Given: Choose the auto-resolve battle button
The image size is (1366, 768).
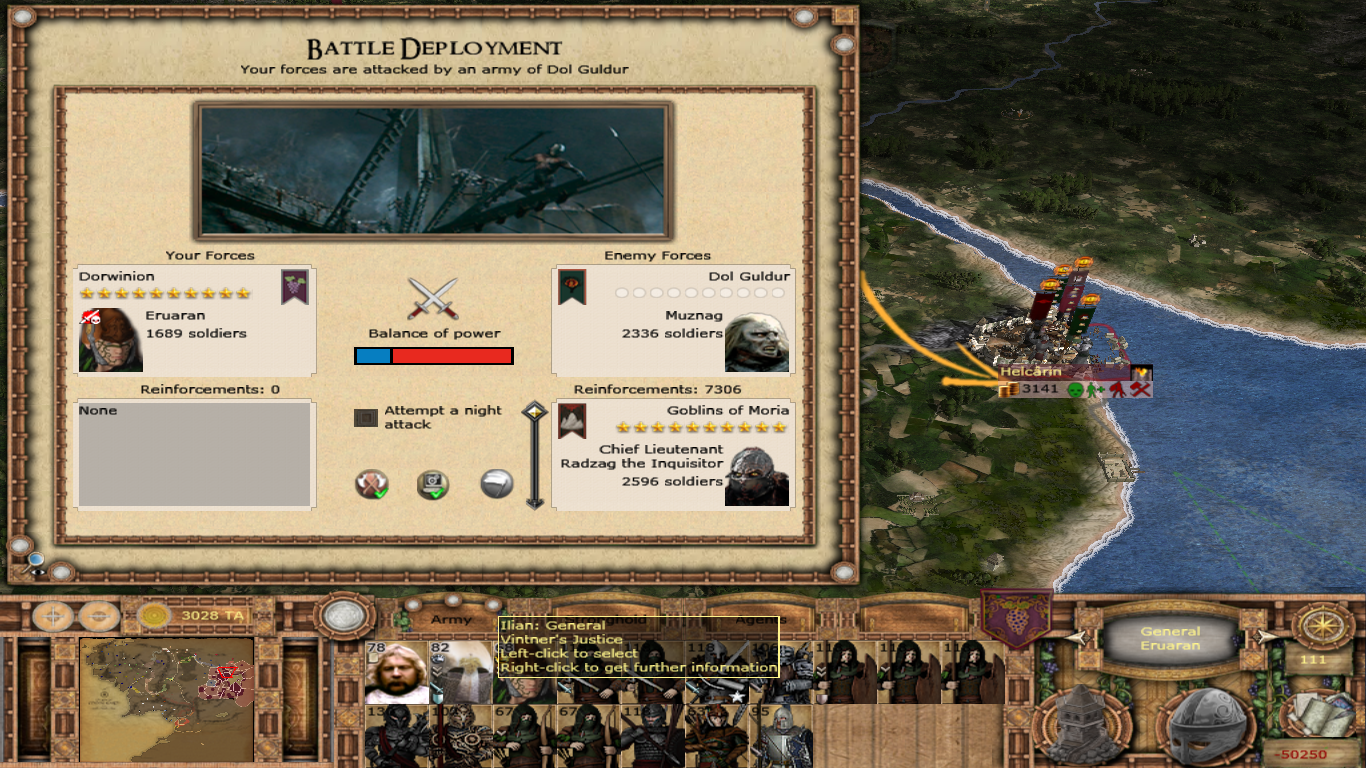Looking at the screenshot, I should pos(432,485).
